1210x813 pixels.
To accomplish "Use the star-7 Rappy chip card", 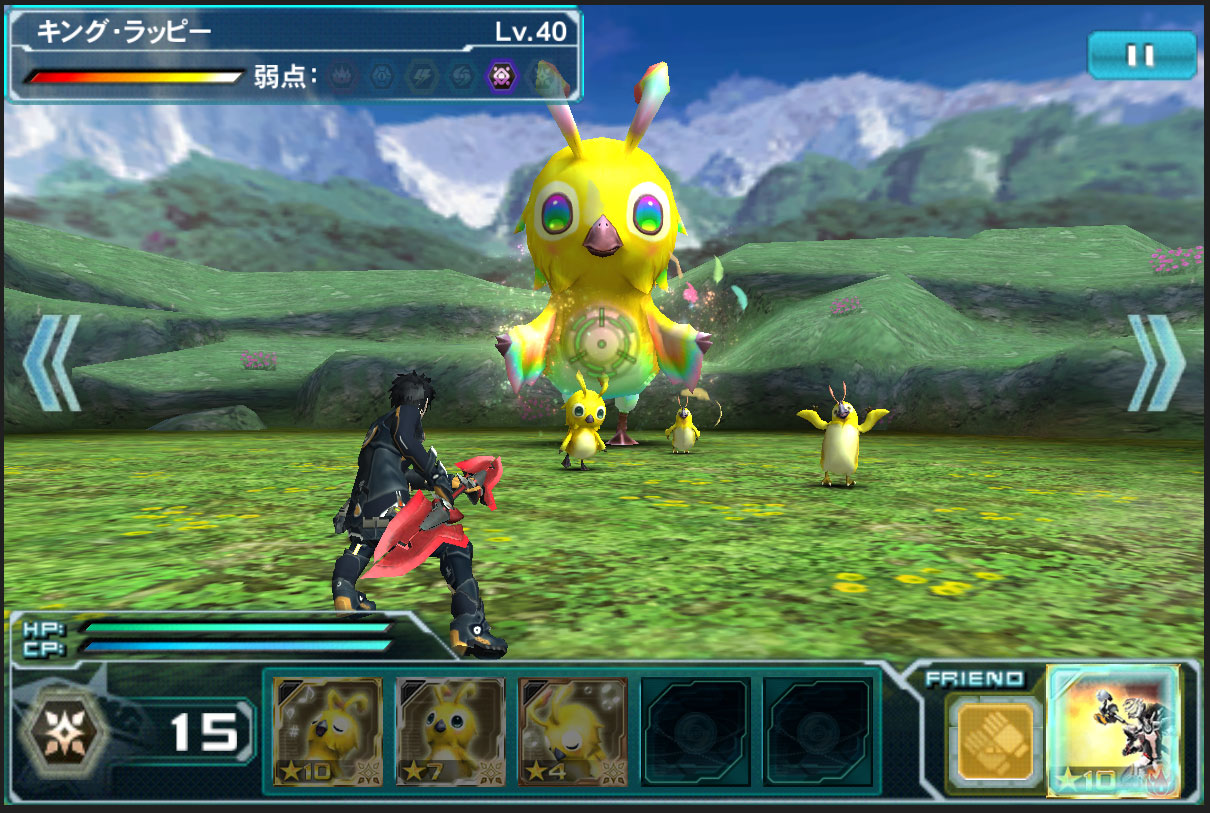I will [450, 732].
